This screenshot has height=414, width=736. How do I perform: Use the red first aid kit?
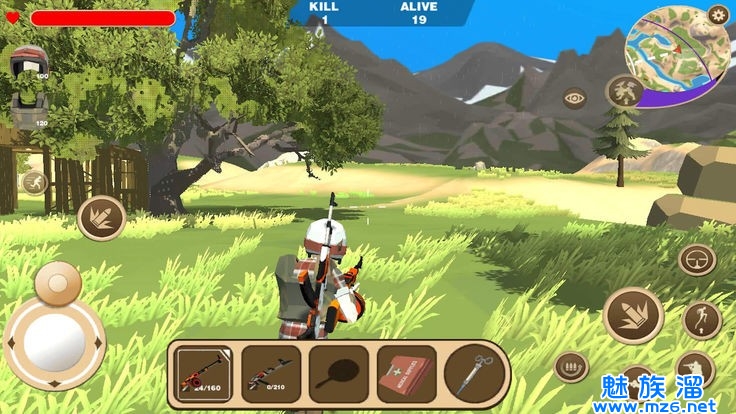point(406,372)
